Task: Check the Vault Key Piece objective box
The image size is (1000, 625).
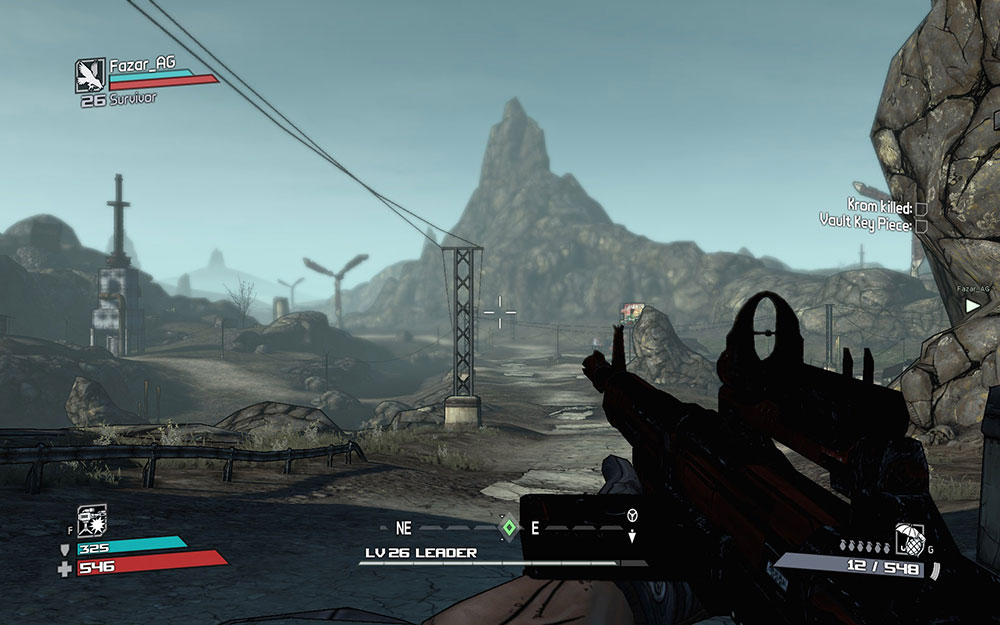Action: (x=921, y=224)
